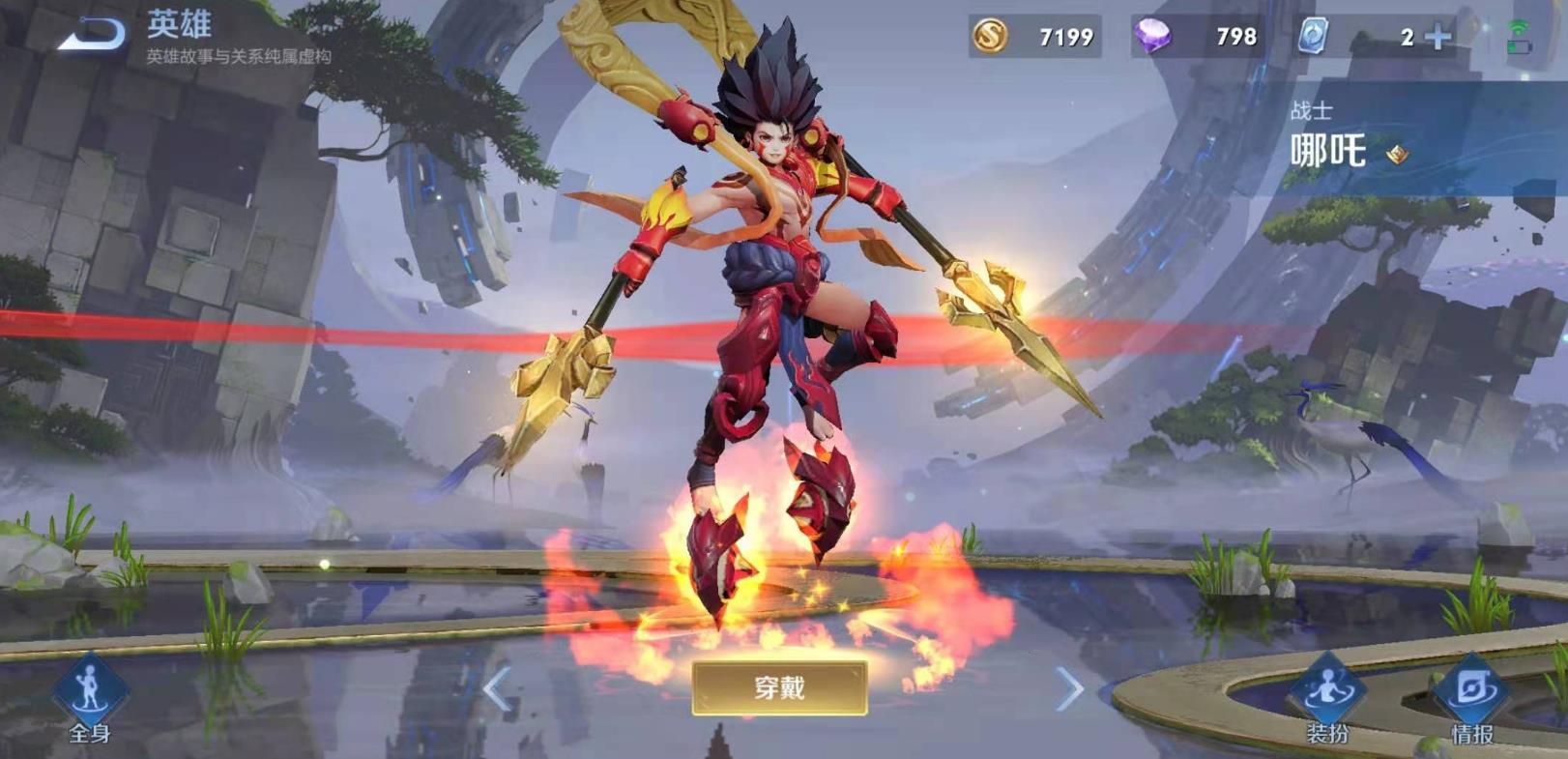The width and height of the screenshot is (1568, 759).
Task: Tap the purple diamond currency icon
Action: pos(1151,37)
